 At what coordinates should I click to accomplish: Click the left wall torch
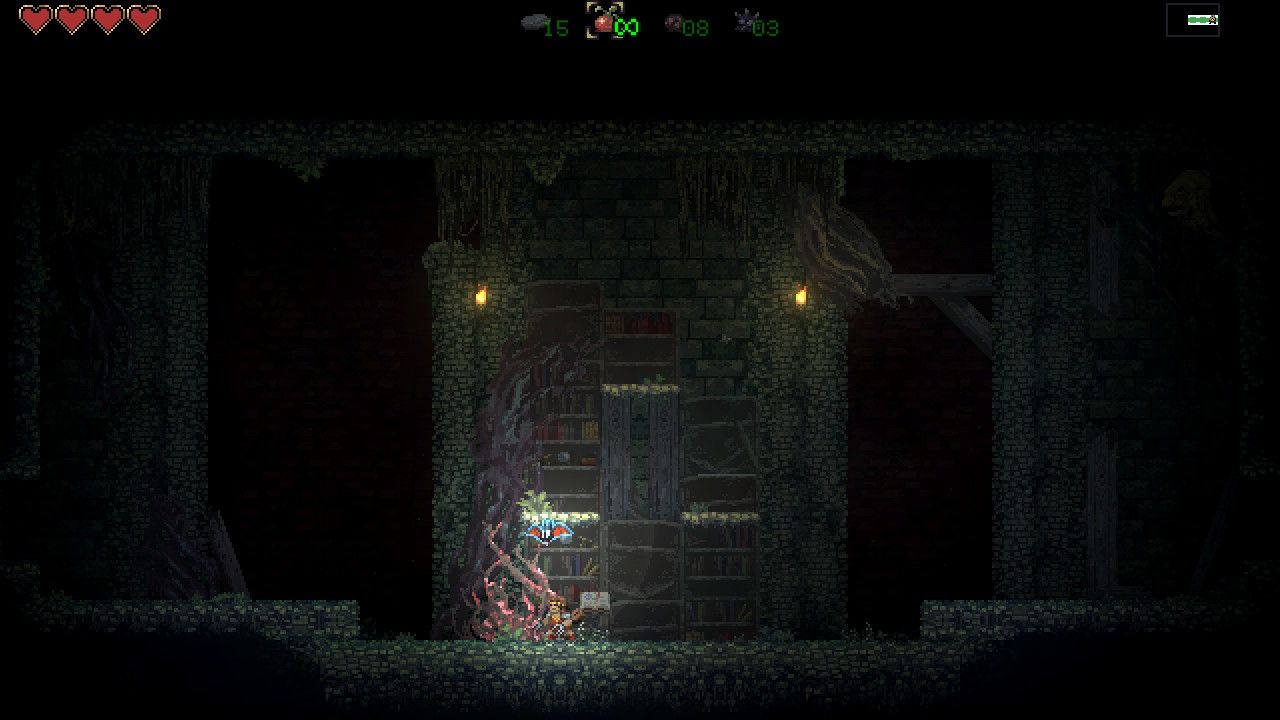481,294
